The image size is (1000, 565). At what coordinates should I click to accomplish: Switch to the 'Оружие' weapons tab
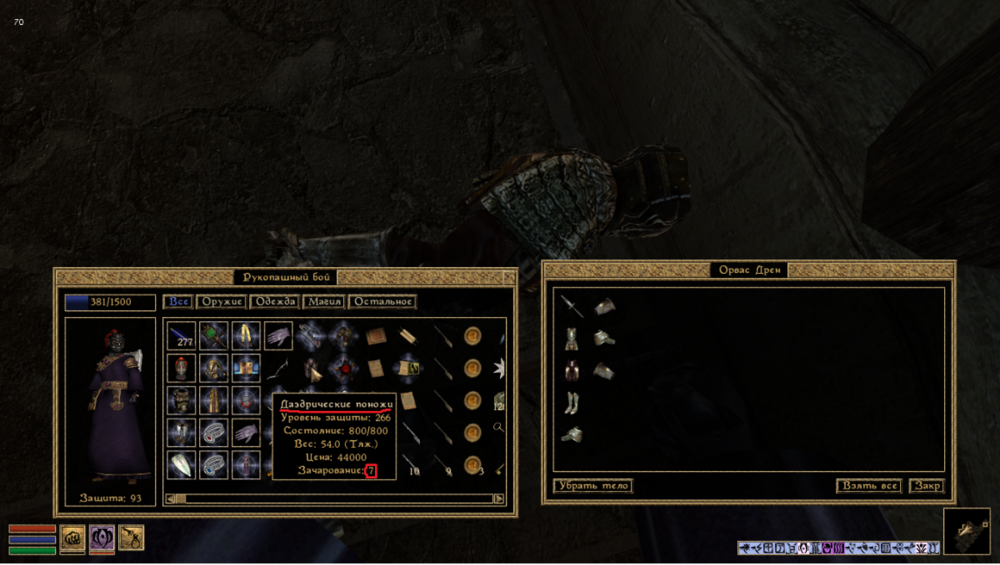221,301
